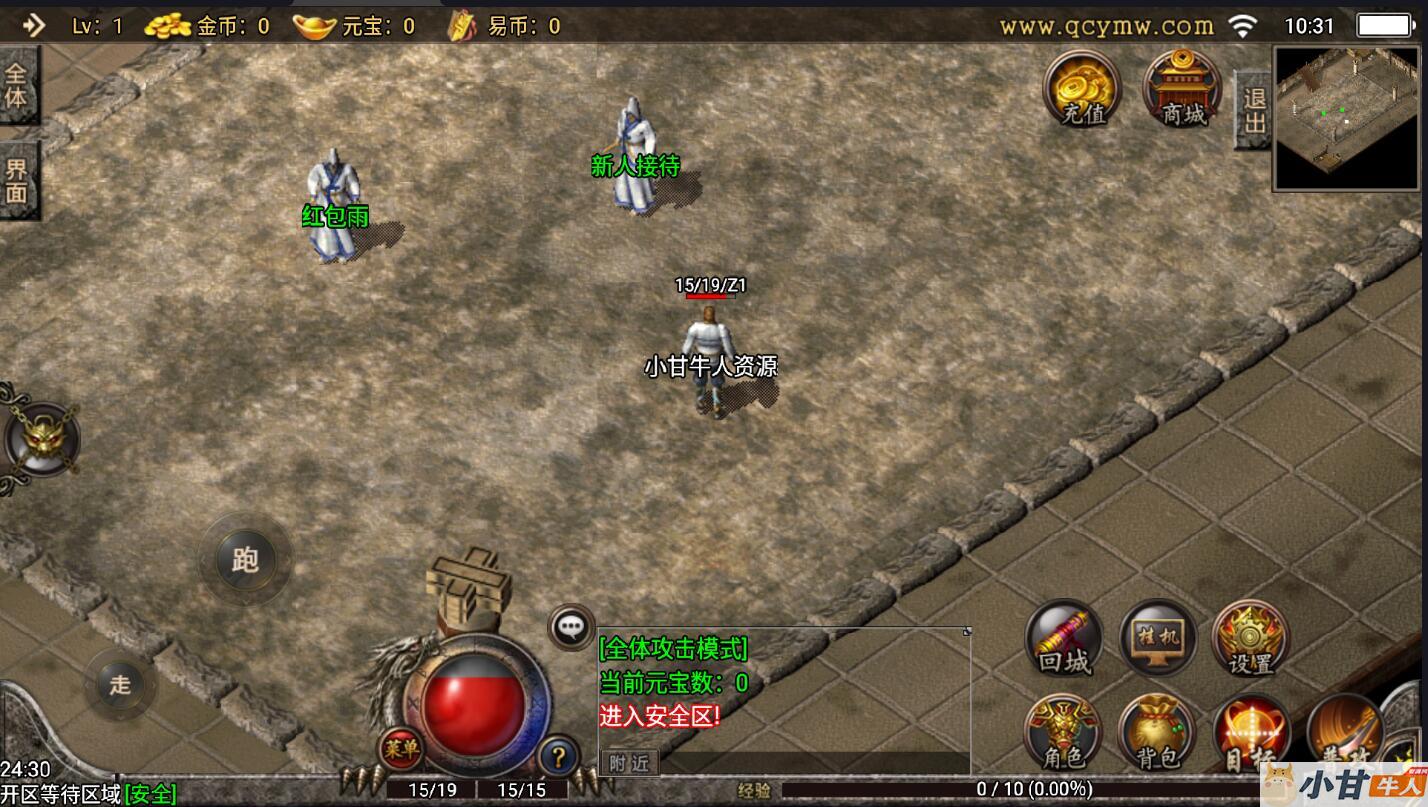The image size is (1428, 807).
Task: Open the red 菜单 menu button
Action: coord(400,748)
